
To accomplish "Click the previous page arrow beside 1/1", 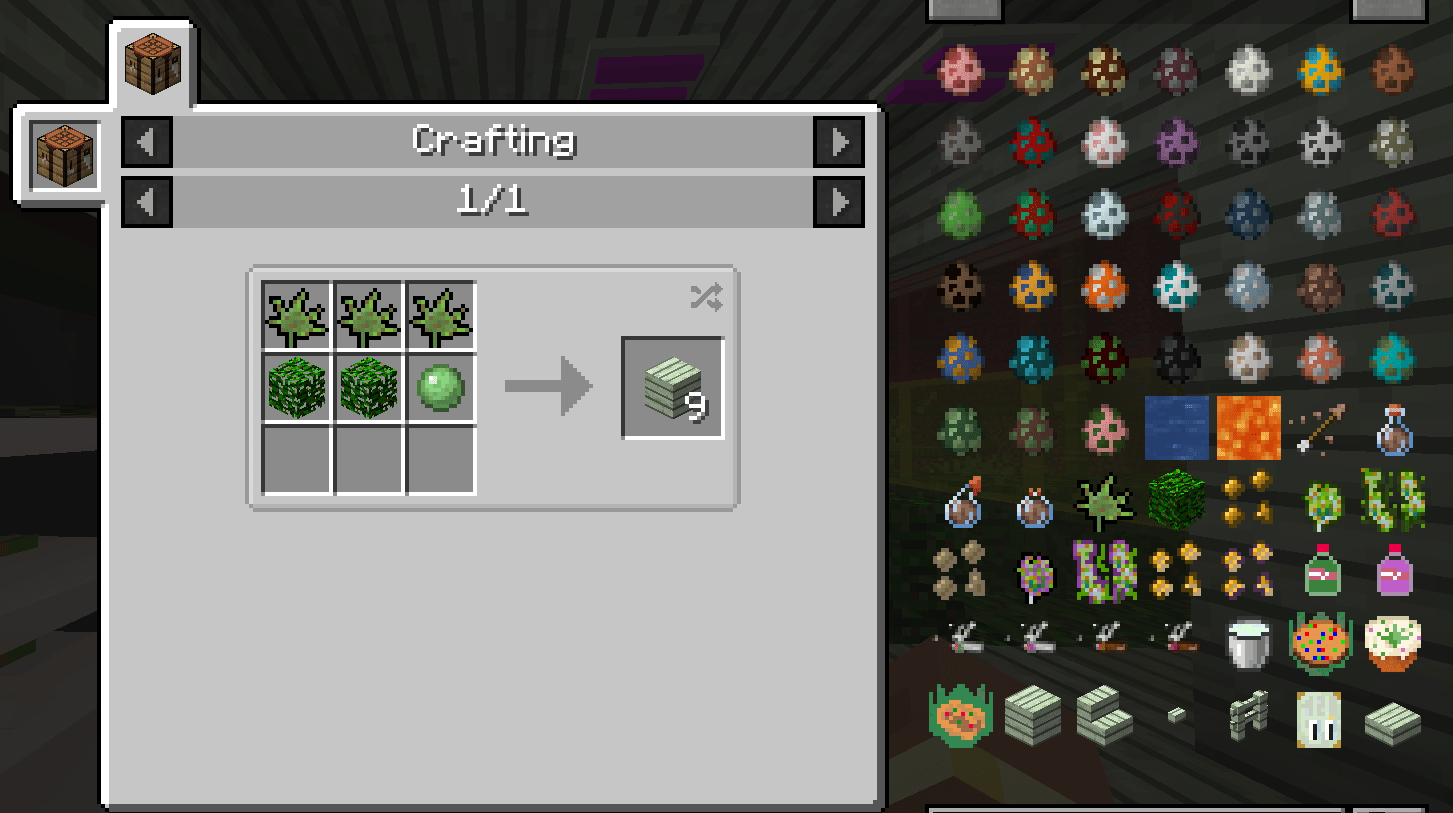I will pos(146,201).
